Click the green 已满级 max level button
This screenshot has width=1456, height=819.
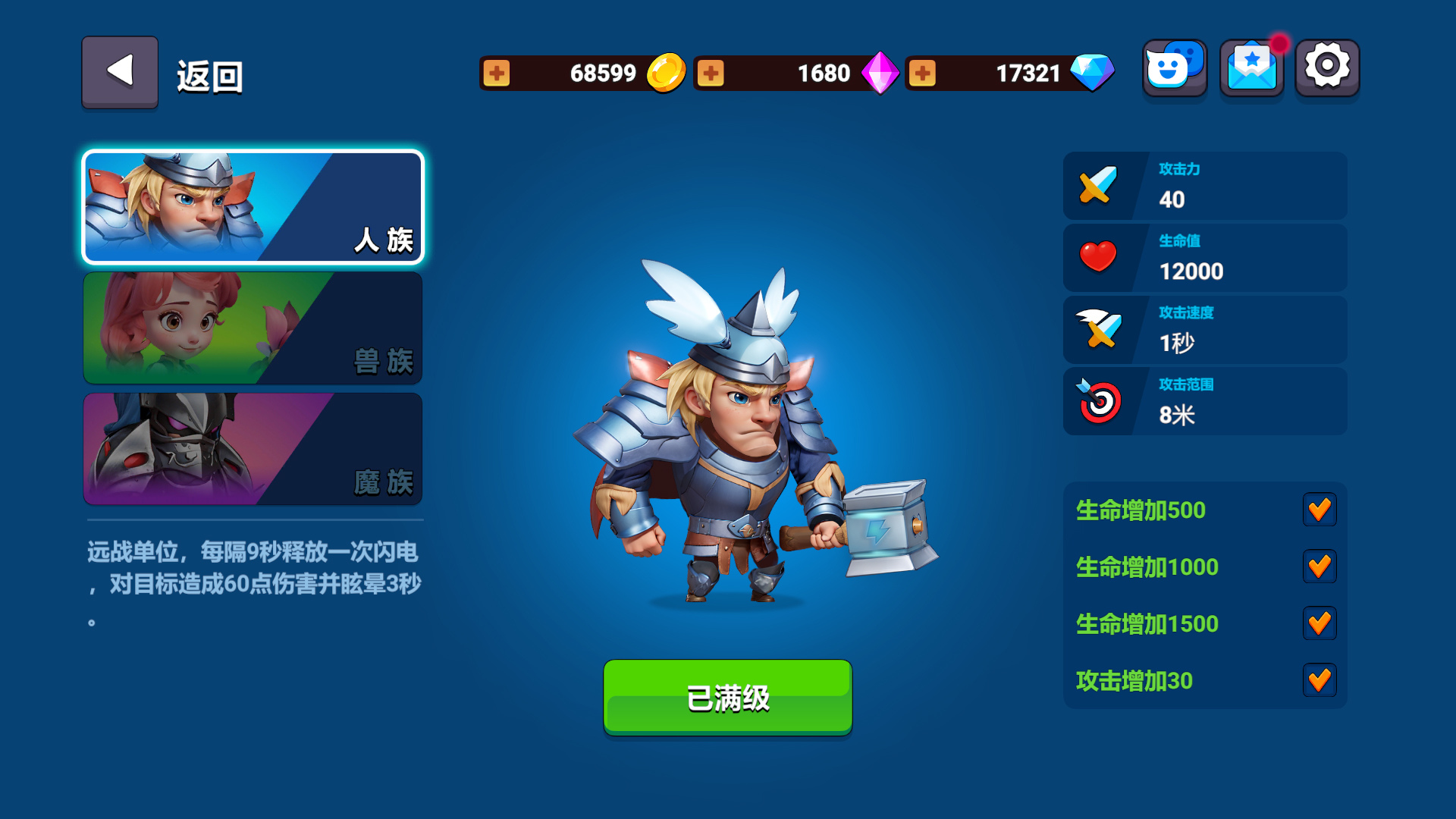(x=727, y=697)
